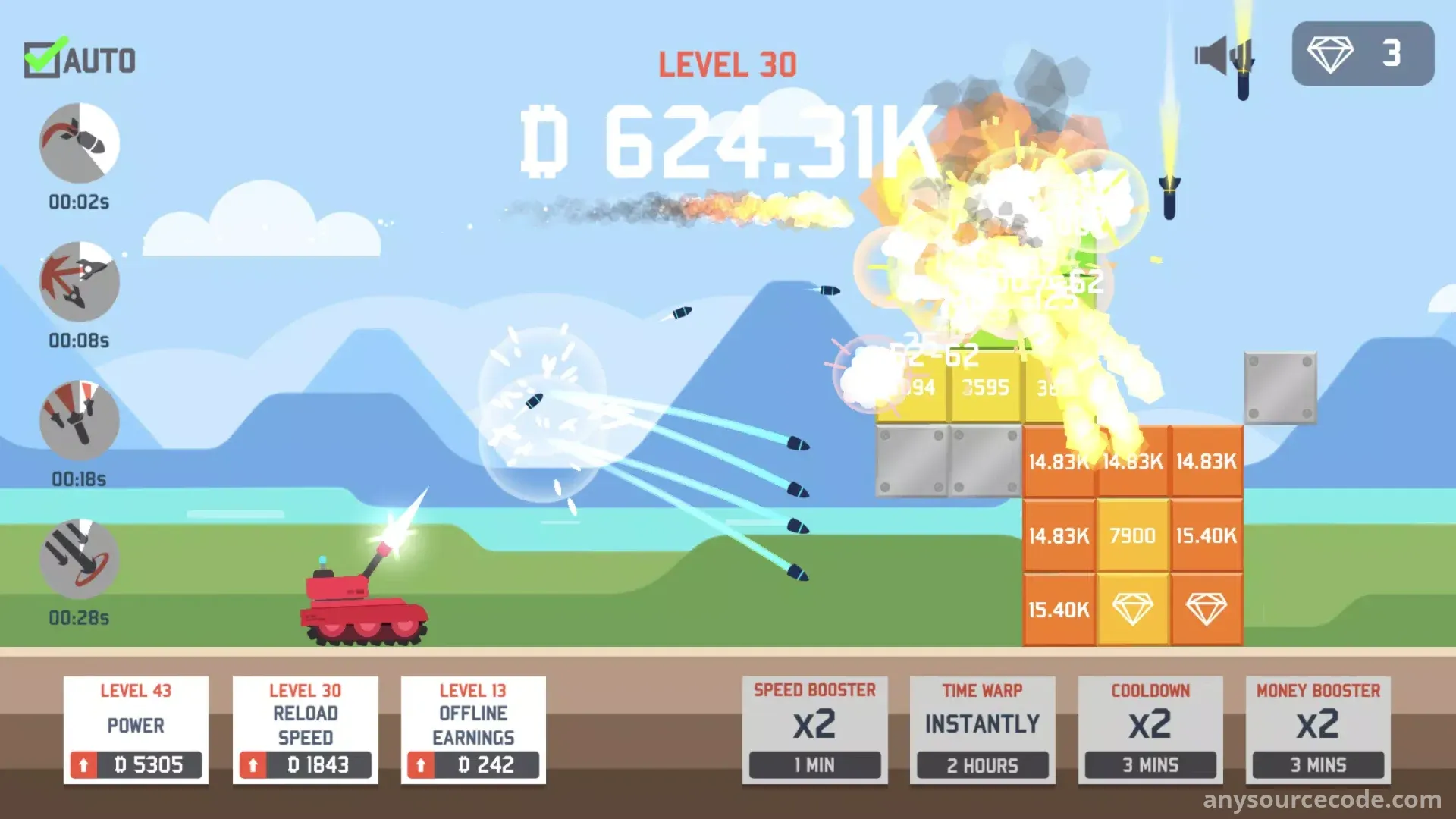Activate the x2 Speed Booster
1456x819 pixels.
[x=814, y=730]
